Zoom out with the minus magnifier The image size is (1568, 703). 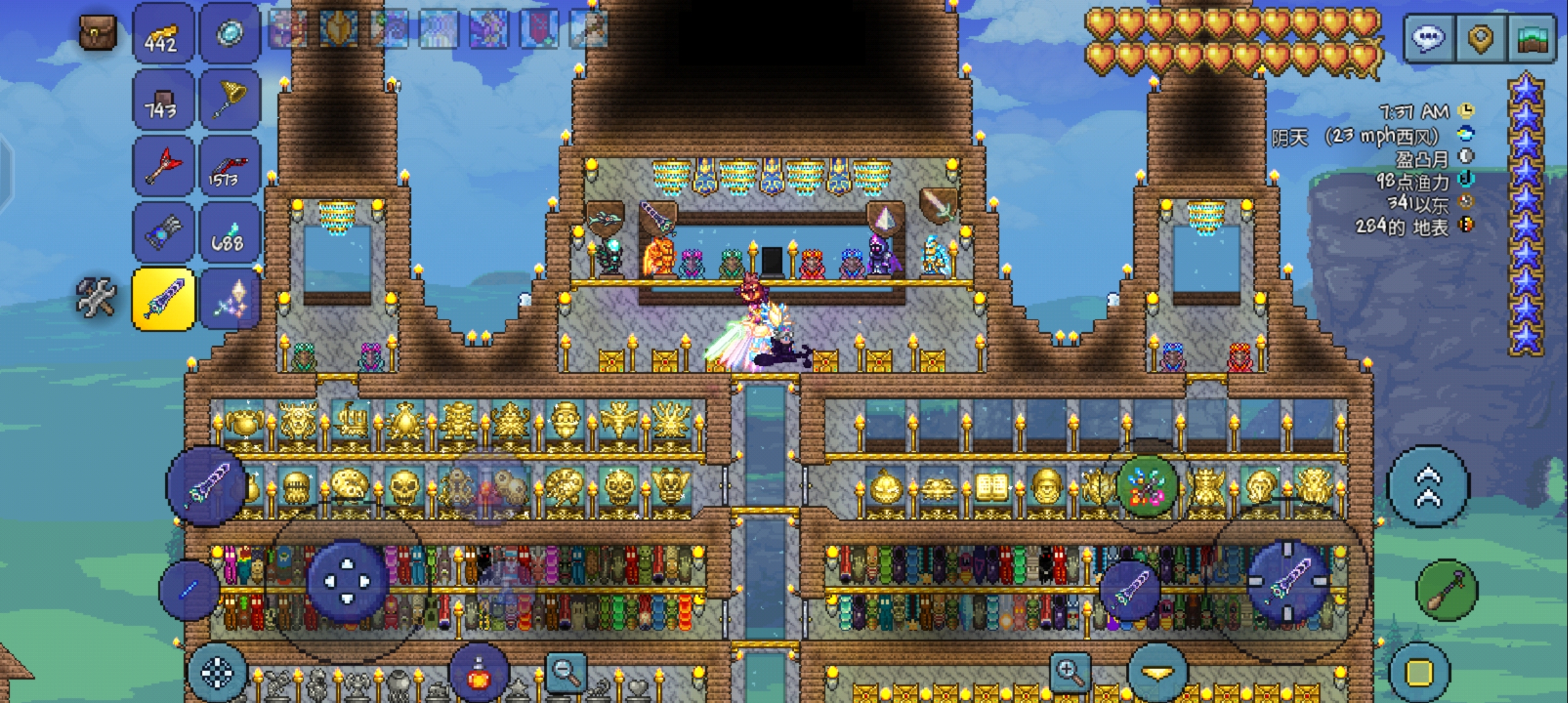565,670
